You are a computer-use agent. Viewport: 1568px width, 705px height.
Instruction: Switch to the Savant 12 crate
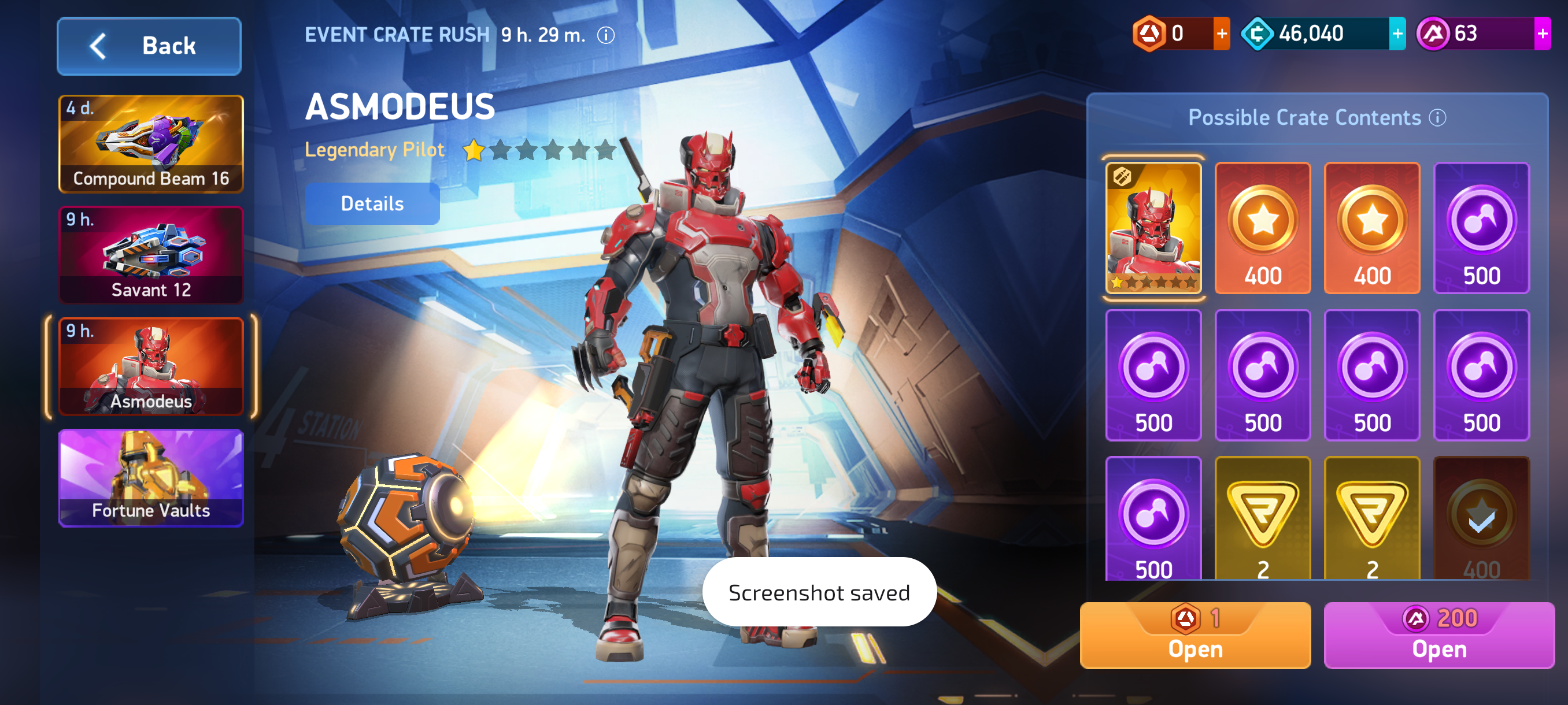pos(151,255)
